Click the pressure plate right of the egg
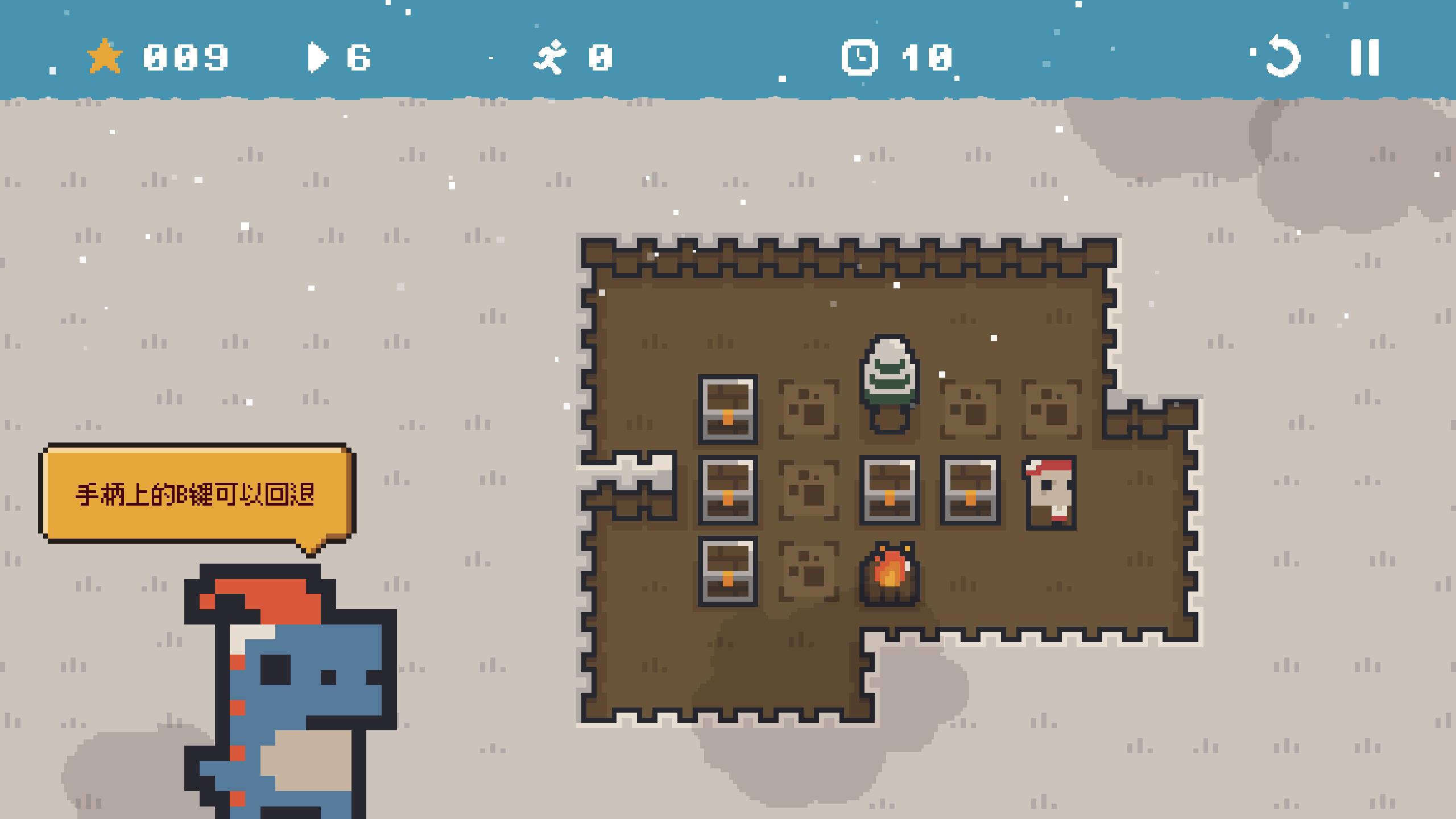Screen dimensions: 1456x819 tap(970, 408)
